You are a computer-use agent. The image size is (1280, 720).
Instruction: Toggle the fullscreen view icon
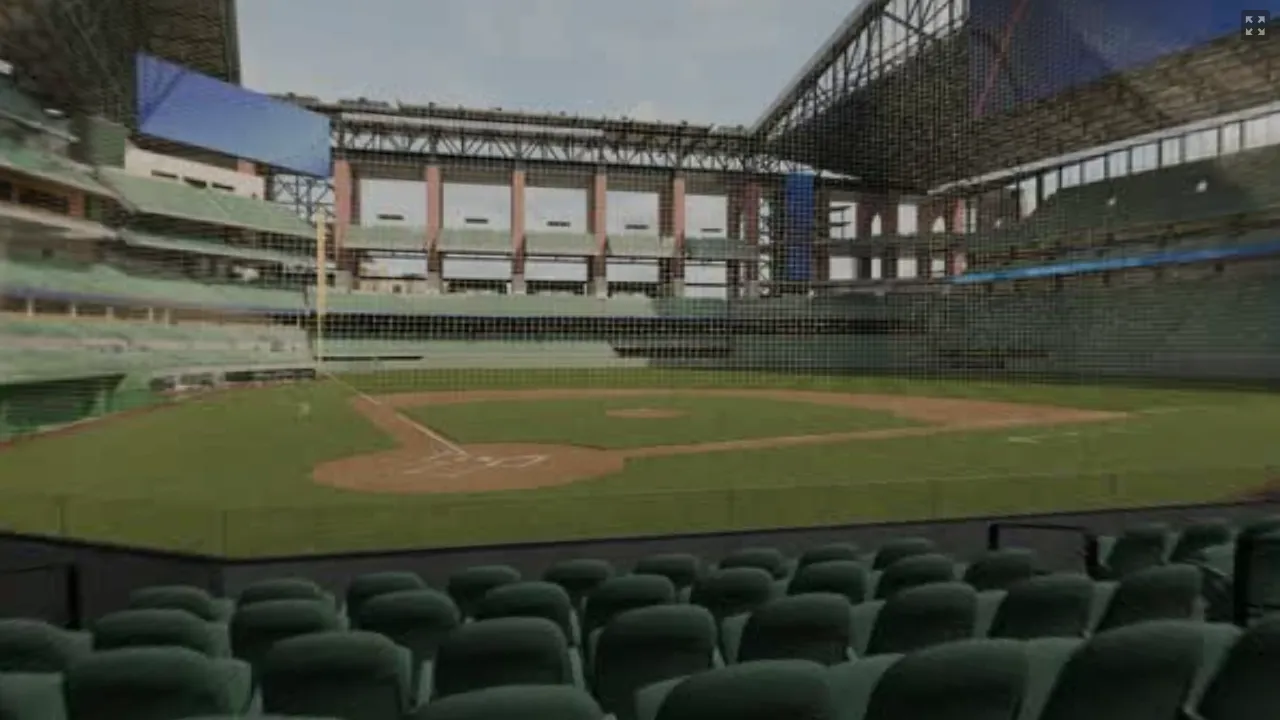[1254, 25]
